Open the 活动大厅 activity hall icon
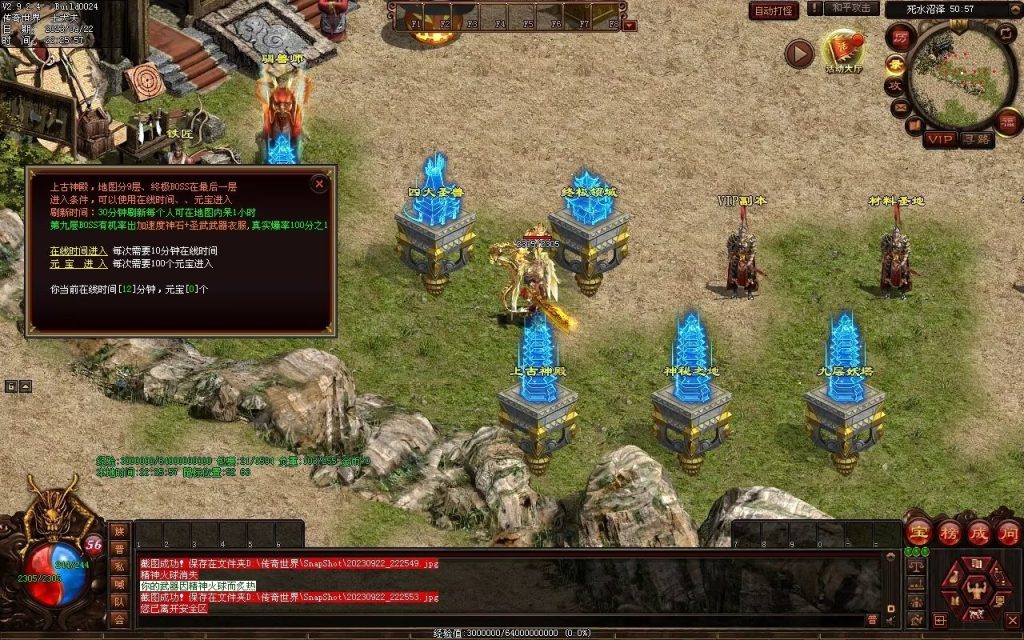This screenshot has width=1024, height=640. tap(843, 50)
